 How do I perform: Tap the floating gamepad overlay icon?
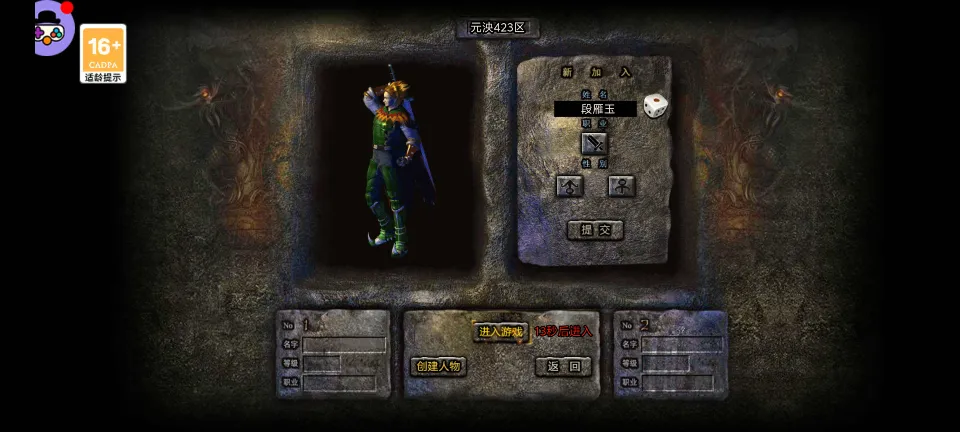(50, 30)
